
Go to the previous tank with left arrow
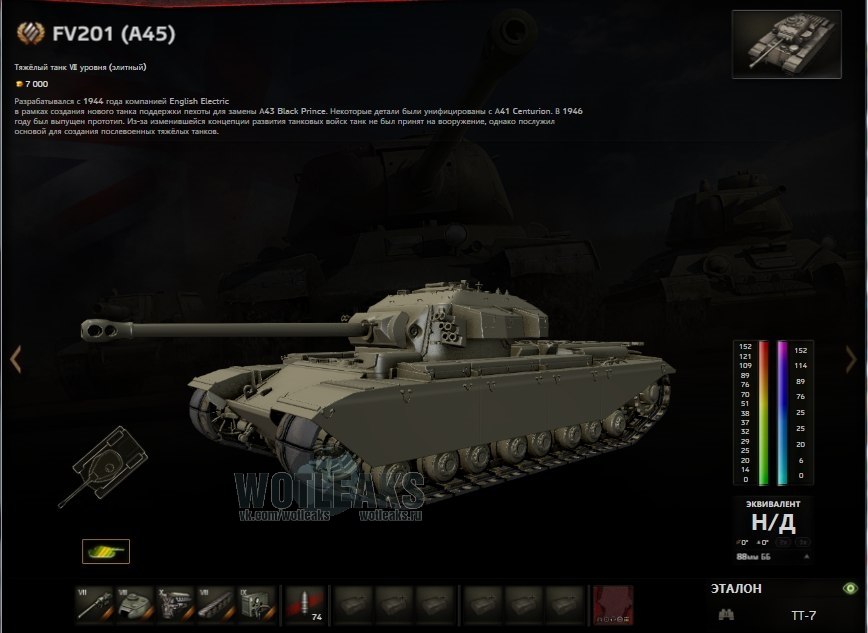[15, 360]
